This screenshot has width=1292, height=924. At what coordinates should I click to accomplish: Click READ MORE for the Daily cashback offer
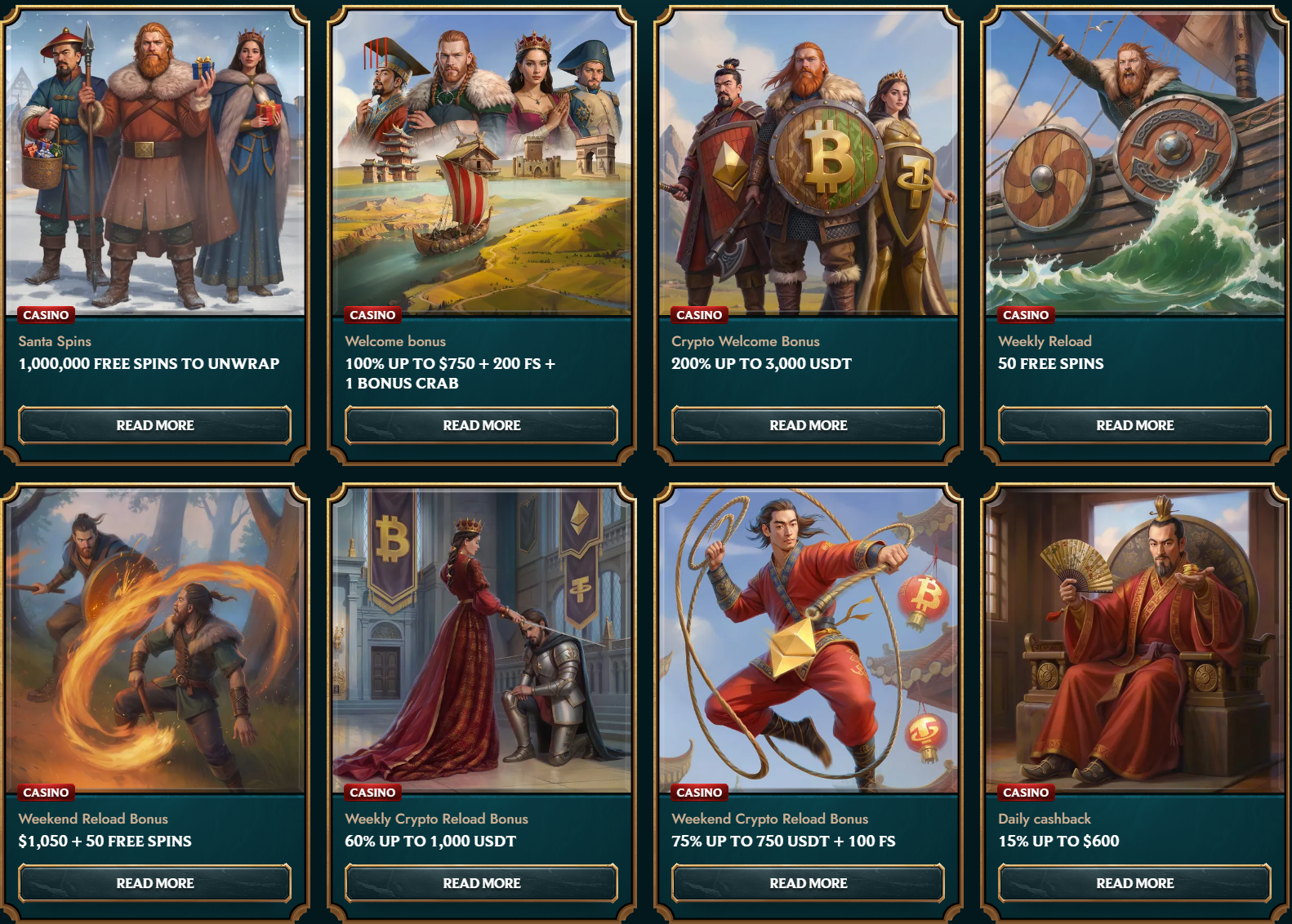pos(1134,883)
